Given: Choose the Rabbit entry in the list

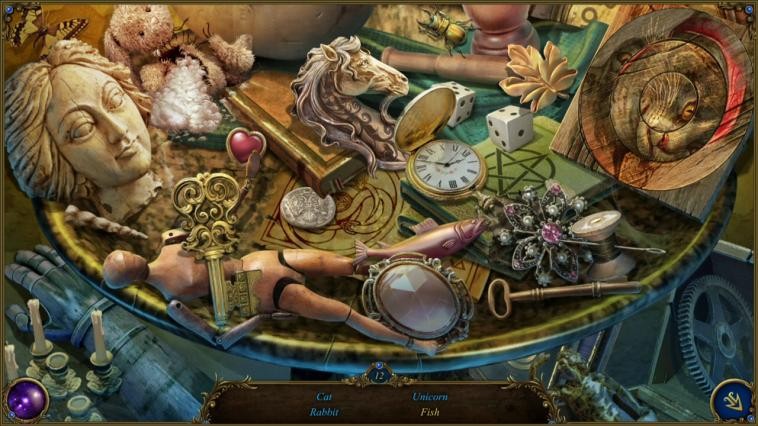Looking at the screenshot, I should tap(324, 412).
